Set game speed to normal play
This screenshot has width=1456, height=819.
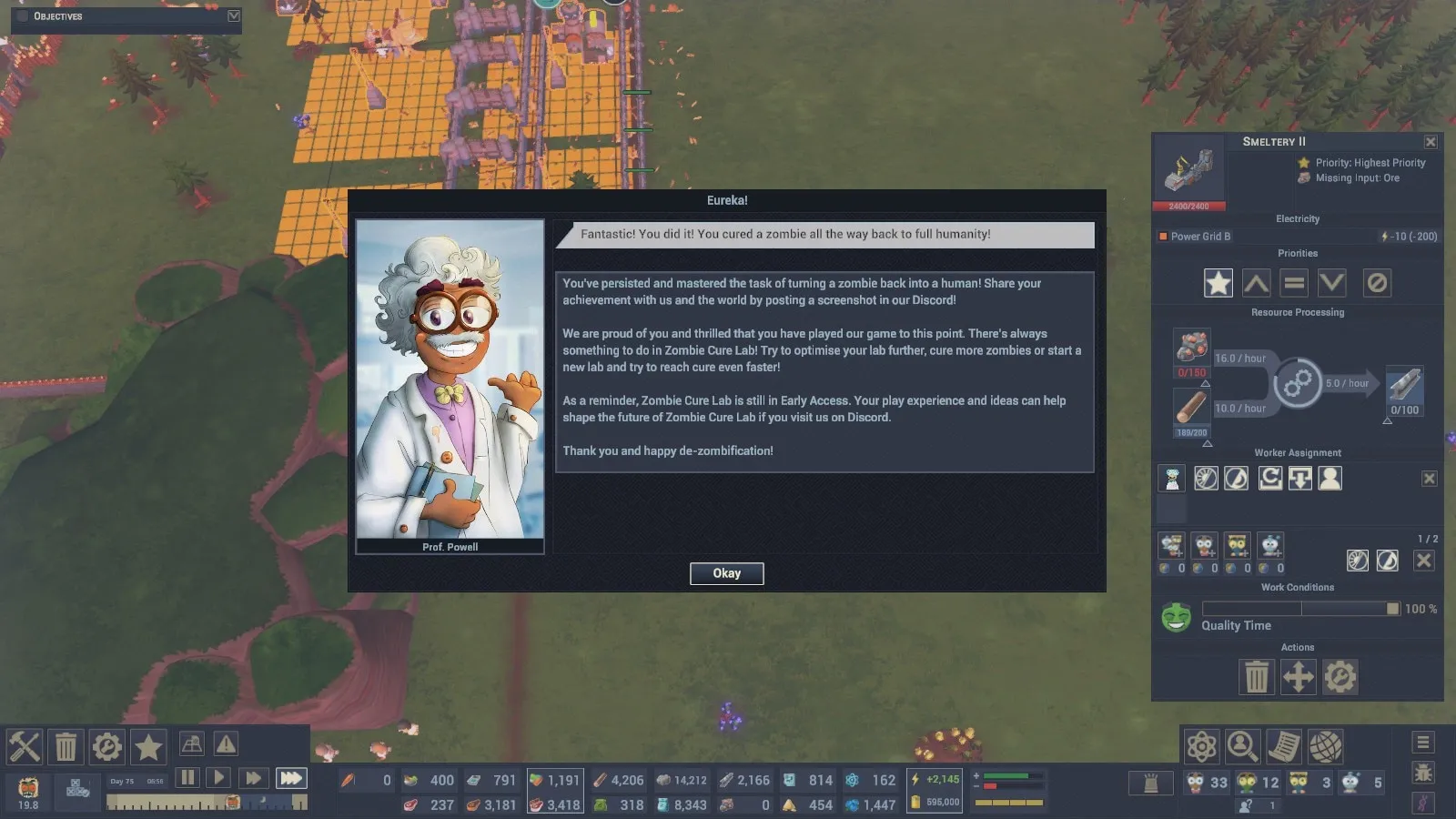218,778
